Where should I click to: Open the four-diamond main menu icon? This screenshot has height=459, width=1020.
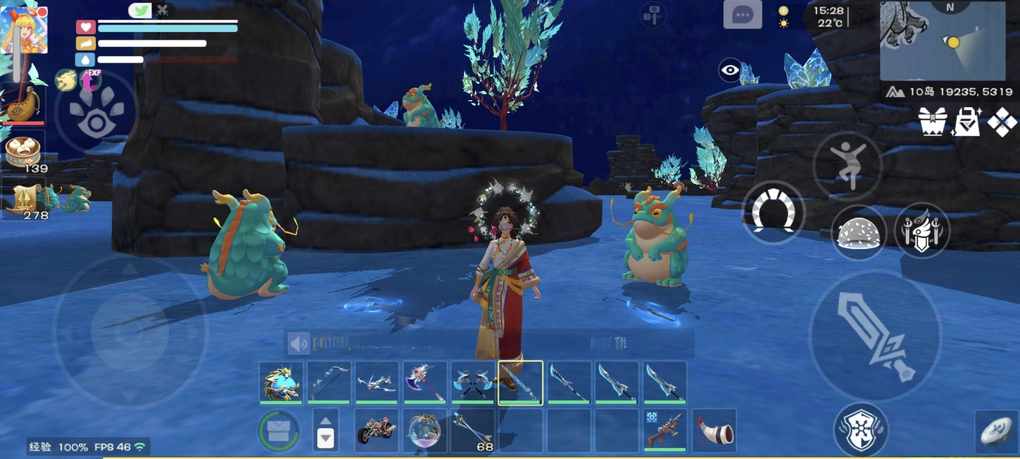tap(1002, 122)
